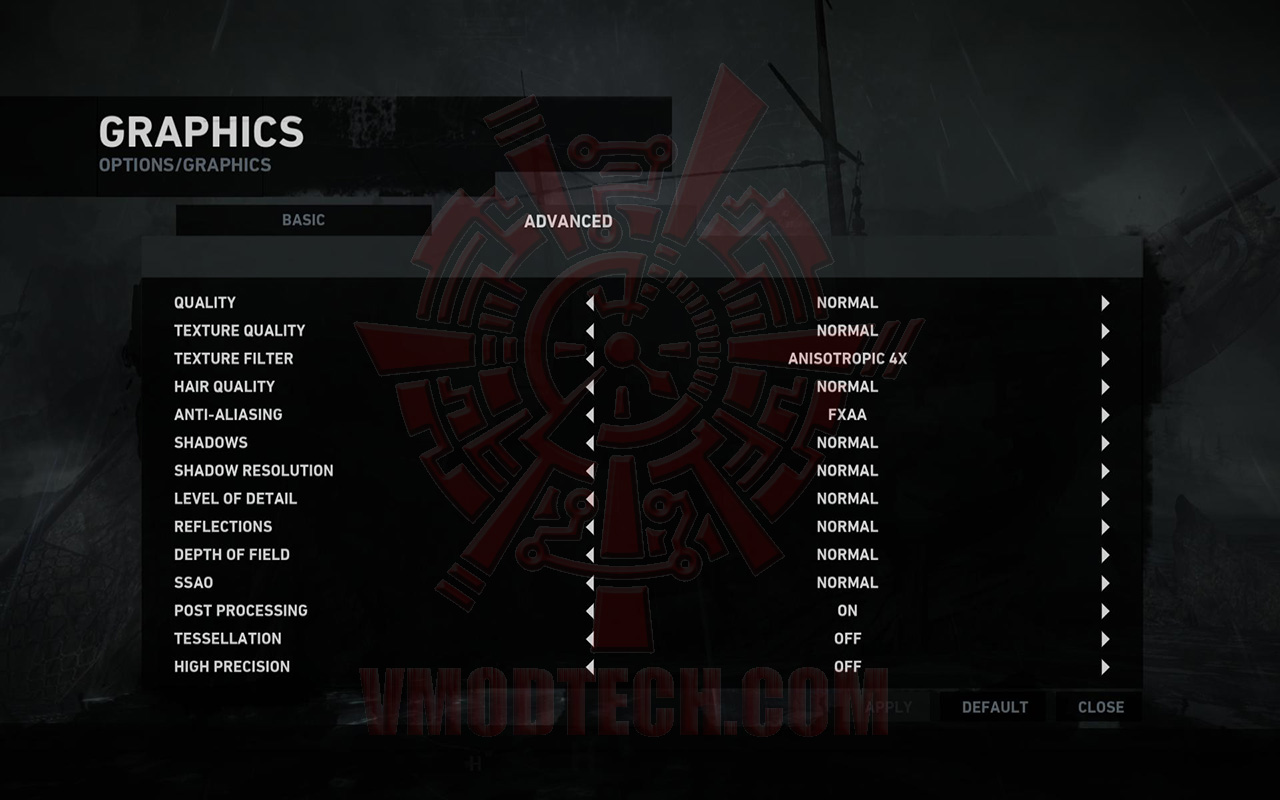
Task: Turn on High Precision
Action: click(1104, 666)
